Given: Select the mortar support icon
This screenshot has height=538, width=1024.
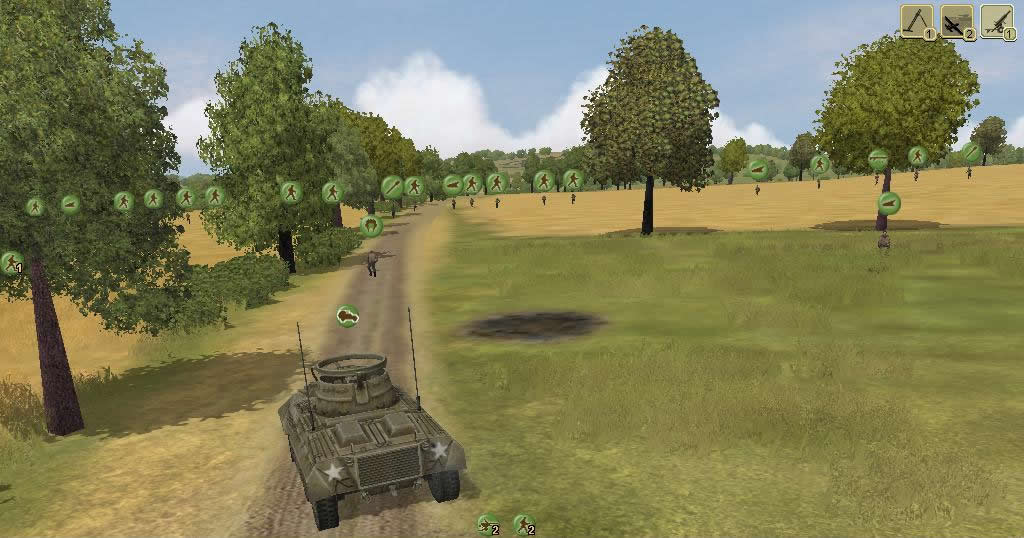Looking at the screenshot, I should click(917, 20).
